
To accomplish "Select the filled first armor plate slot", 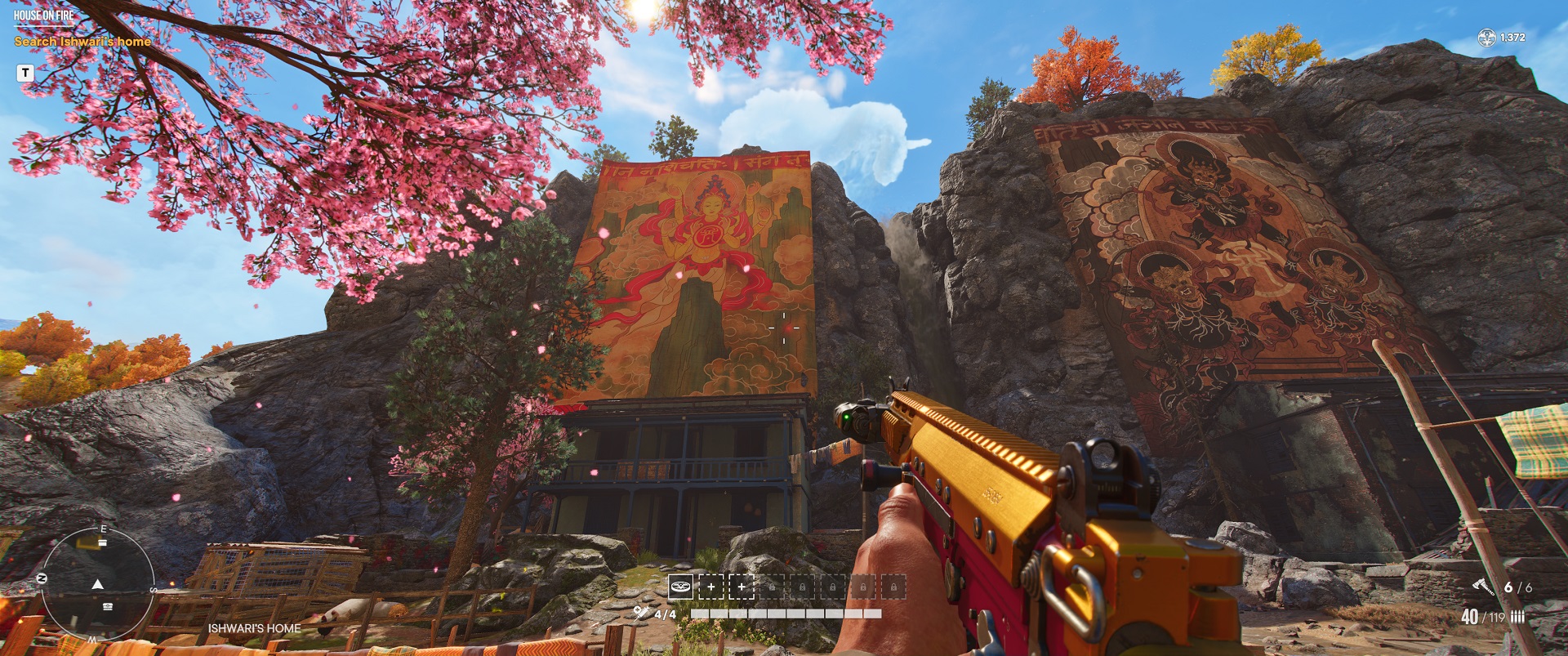I will coord(680,587).
